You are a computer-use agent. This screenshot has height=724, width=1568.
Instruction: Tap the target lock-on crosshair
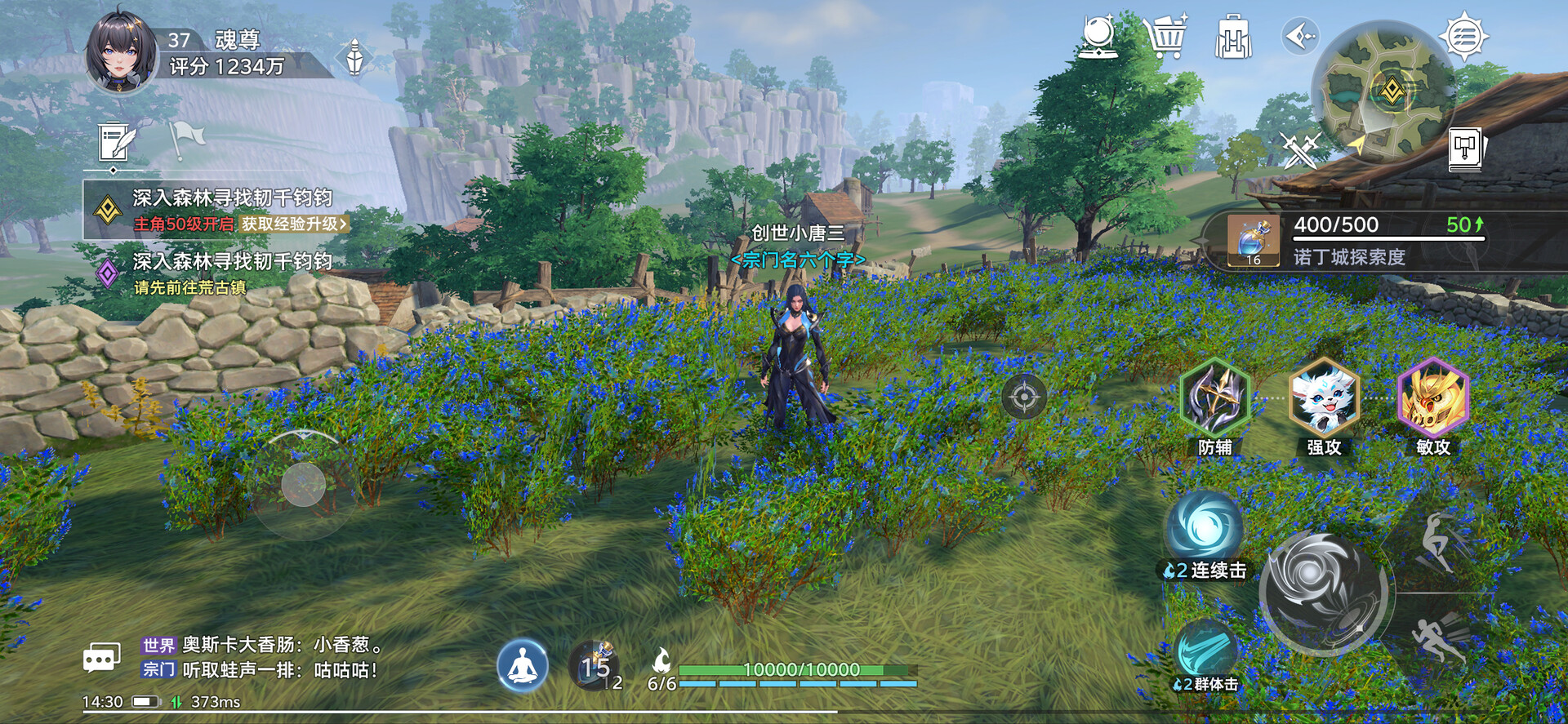[x=1023, y=398]
